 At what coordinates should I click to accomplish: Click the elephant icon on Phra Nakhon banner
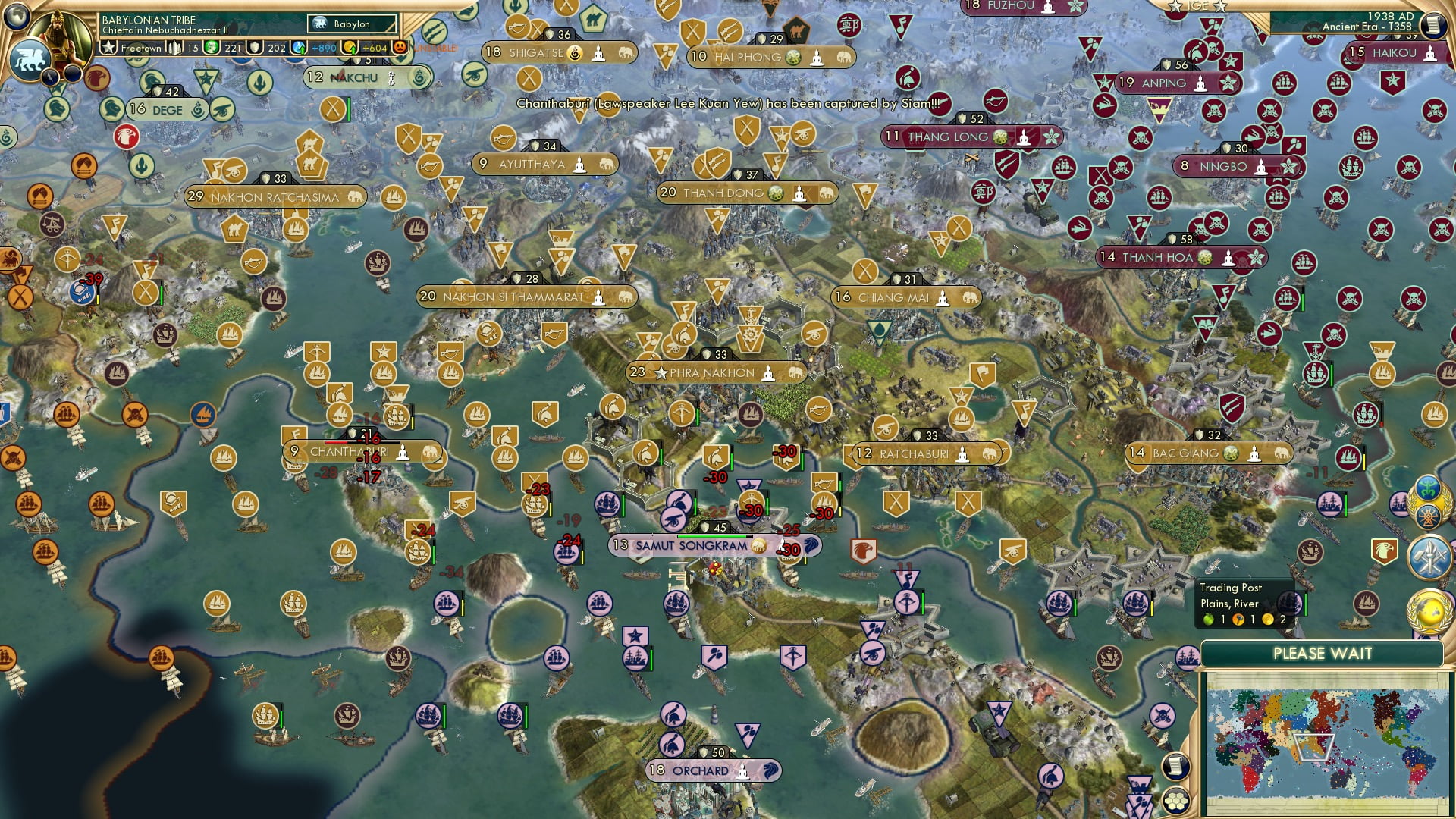pyautogui.click(x=795, y=373)
